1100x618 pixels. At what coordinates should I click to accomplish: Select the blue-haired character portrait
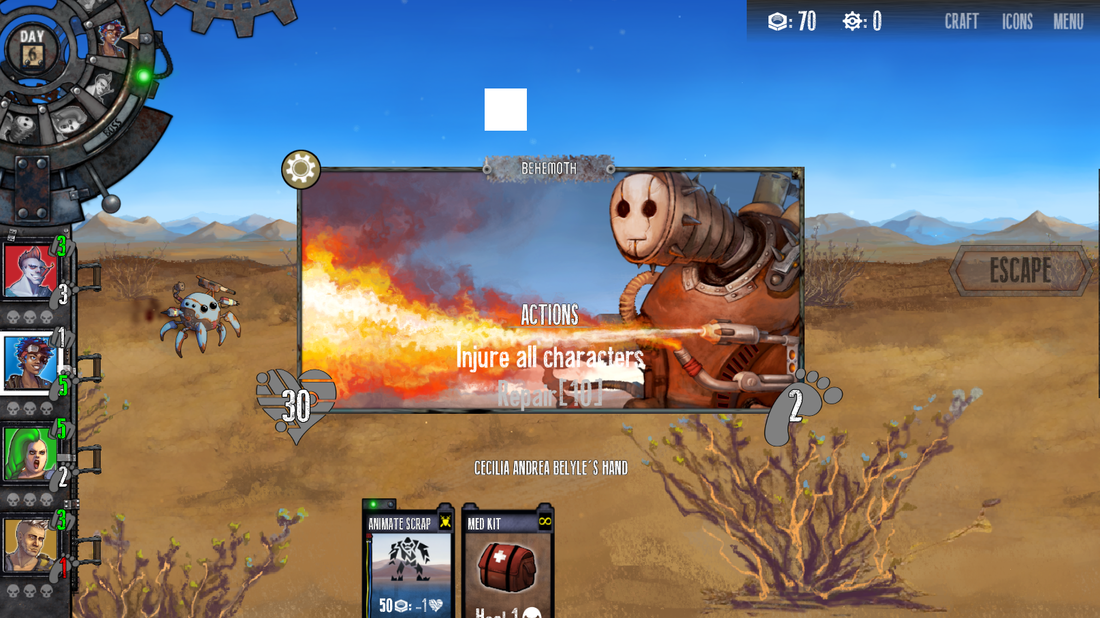pyautogui.click(x=28, y=362)
